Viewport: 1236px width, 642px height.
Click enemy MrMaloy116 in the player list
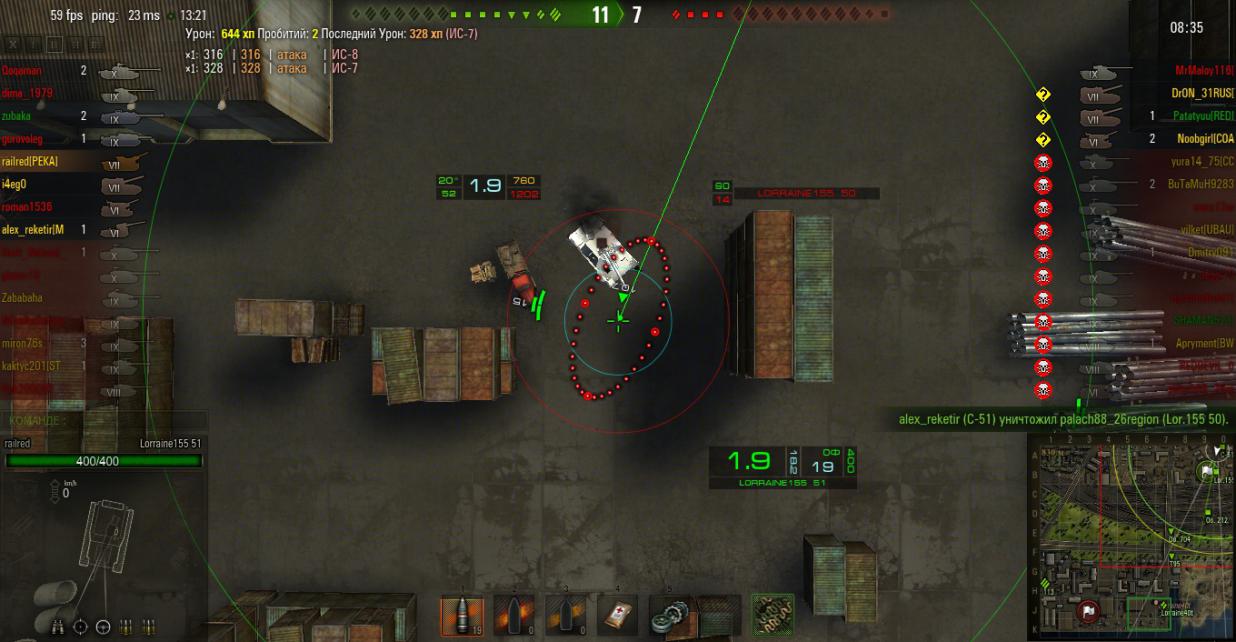[x=1204, y=71]
